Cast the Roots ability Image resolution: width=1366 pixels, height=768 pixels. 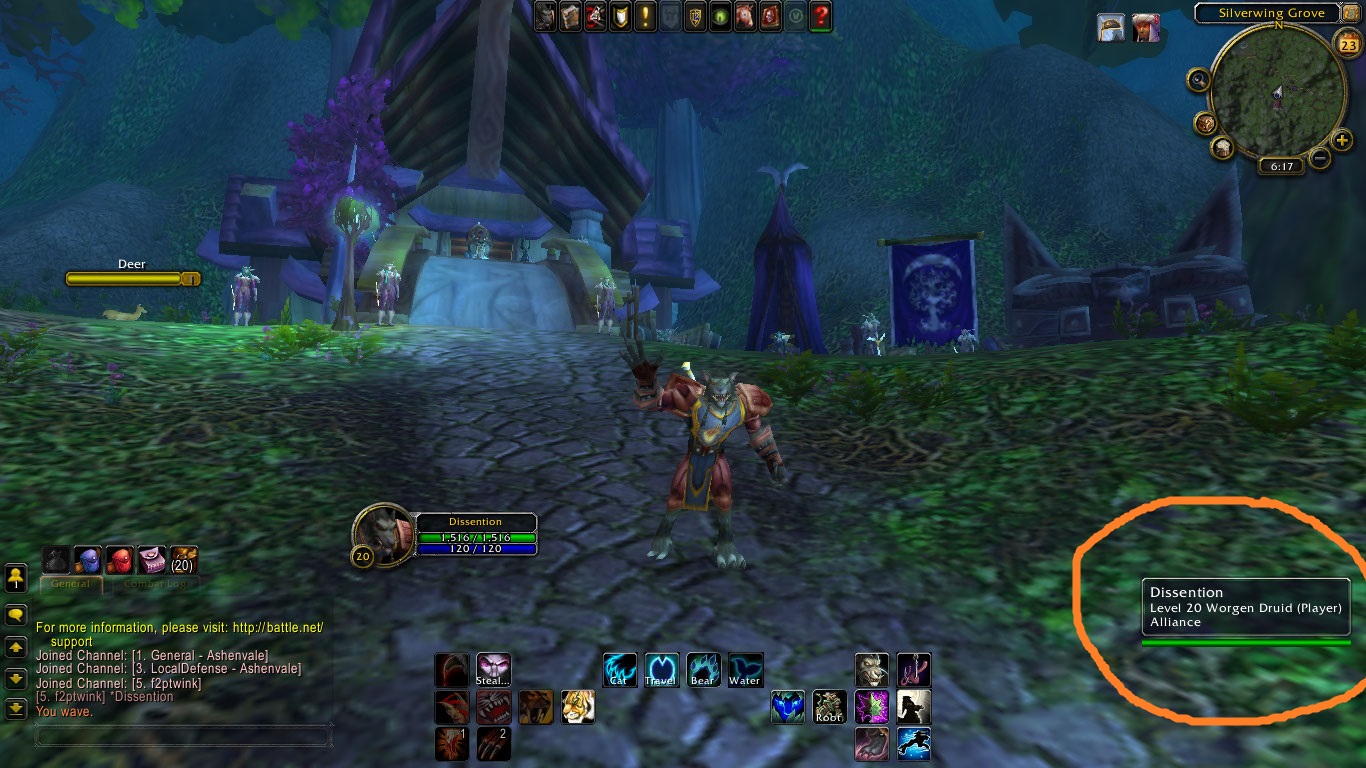point(829,707)
